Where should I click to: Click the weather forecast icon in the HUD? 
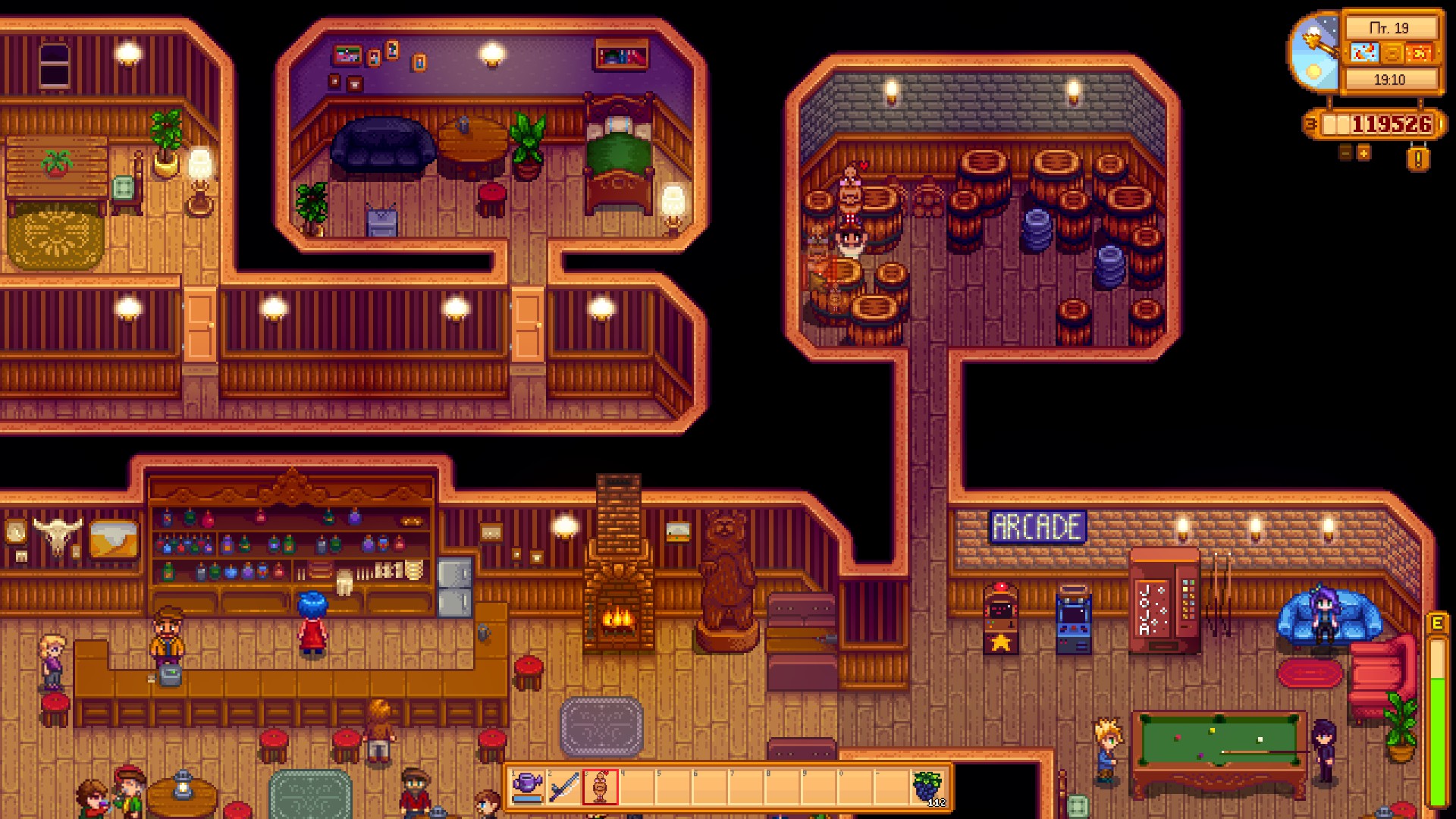tap(1363, 53)
